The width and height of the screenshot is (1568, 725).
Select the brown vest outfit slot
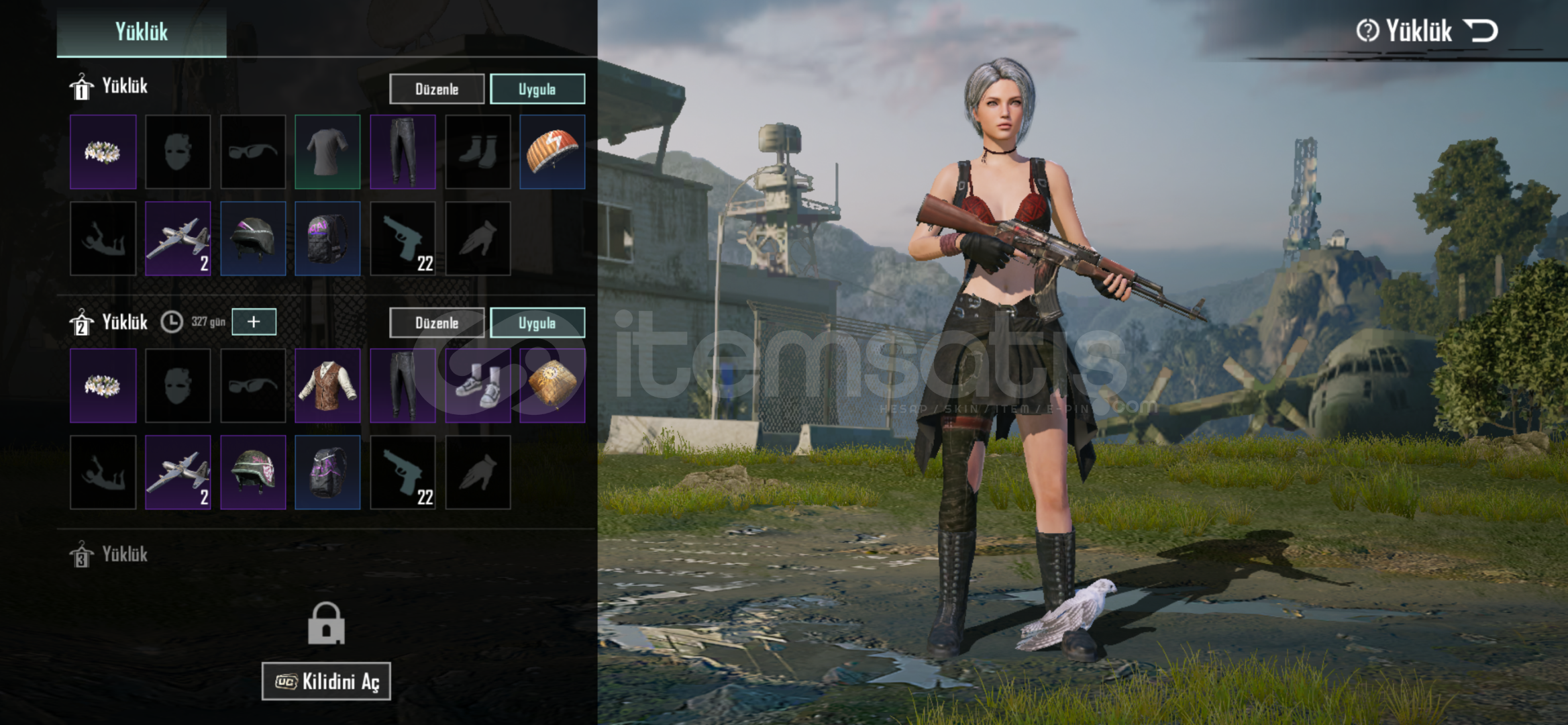pos(327,385)
